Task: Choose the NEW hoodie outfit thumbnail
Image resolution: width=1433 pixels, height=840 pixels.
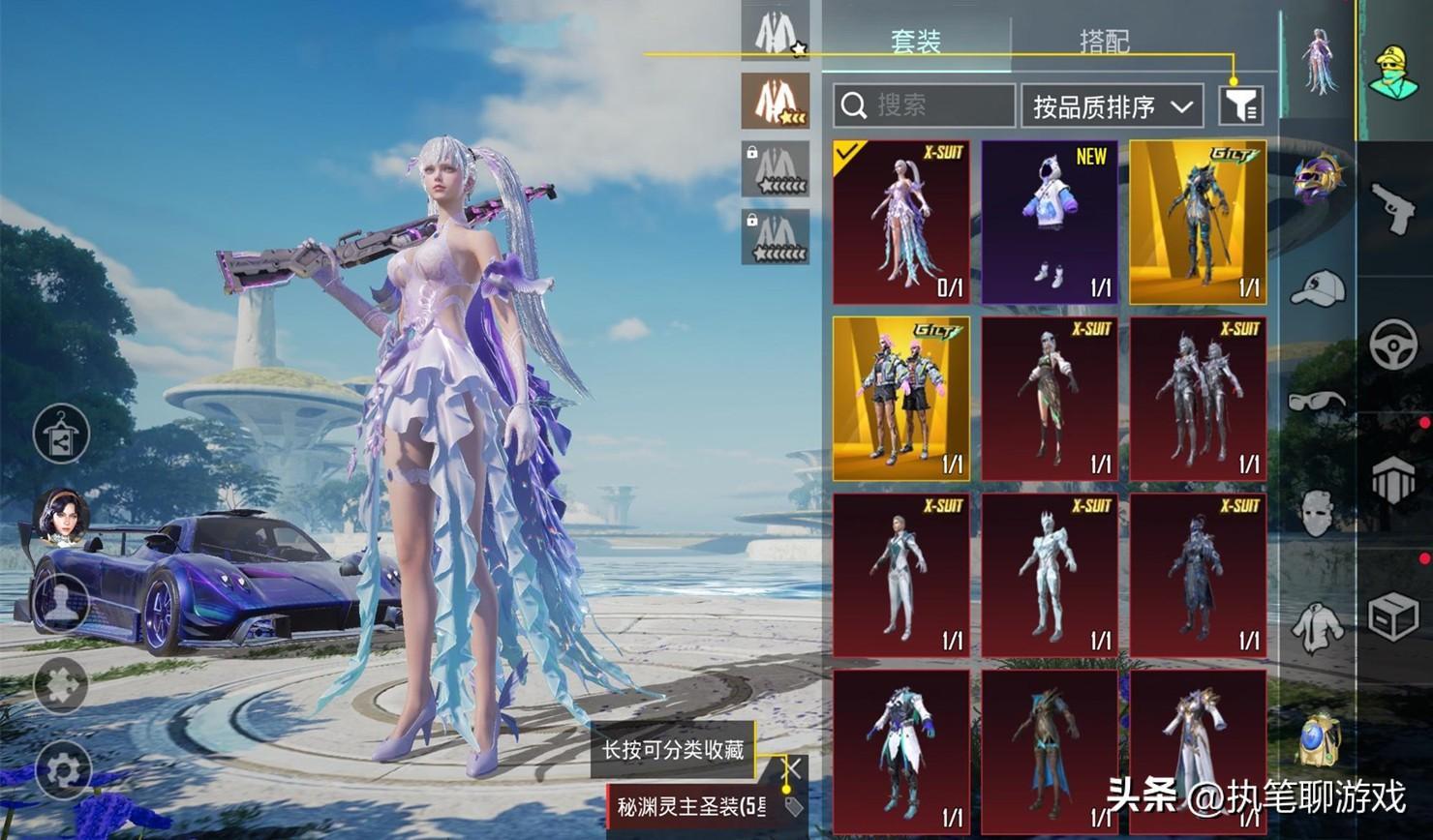Action: (1050, 223)
